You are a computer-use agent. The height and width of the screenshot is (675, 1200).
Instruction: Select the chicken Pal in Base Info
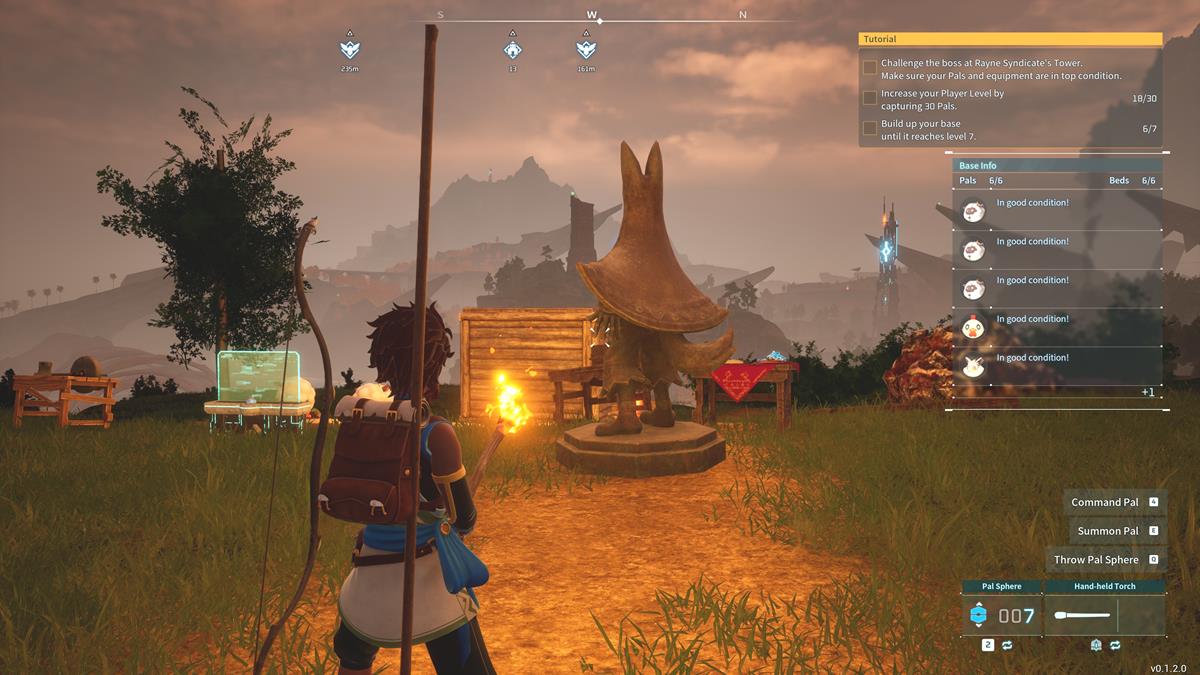(973, 326)
